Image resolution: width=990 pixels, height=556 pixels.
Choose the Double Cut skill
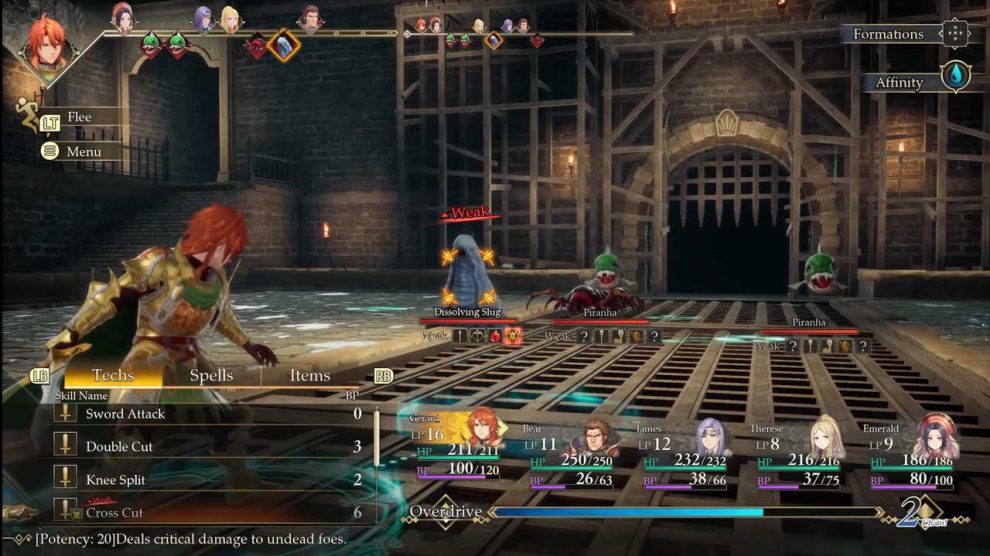(x=200, y=447)
